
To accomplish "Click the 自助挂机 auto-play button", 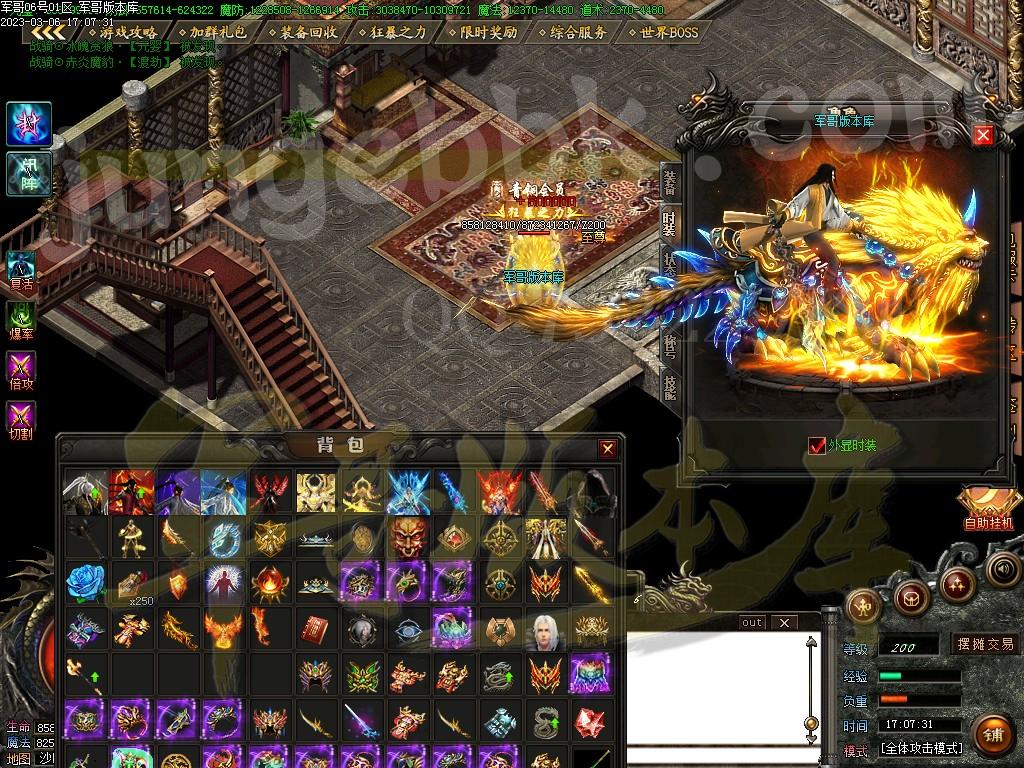I will [x=987, y=509].
